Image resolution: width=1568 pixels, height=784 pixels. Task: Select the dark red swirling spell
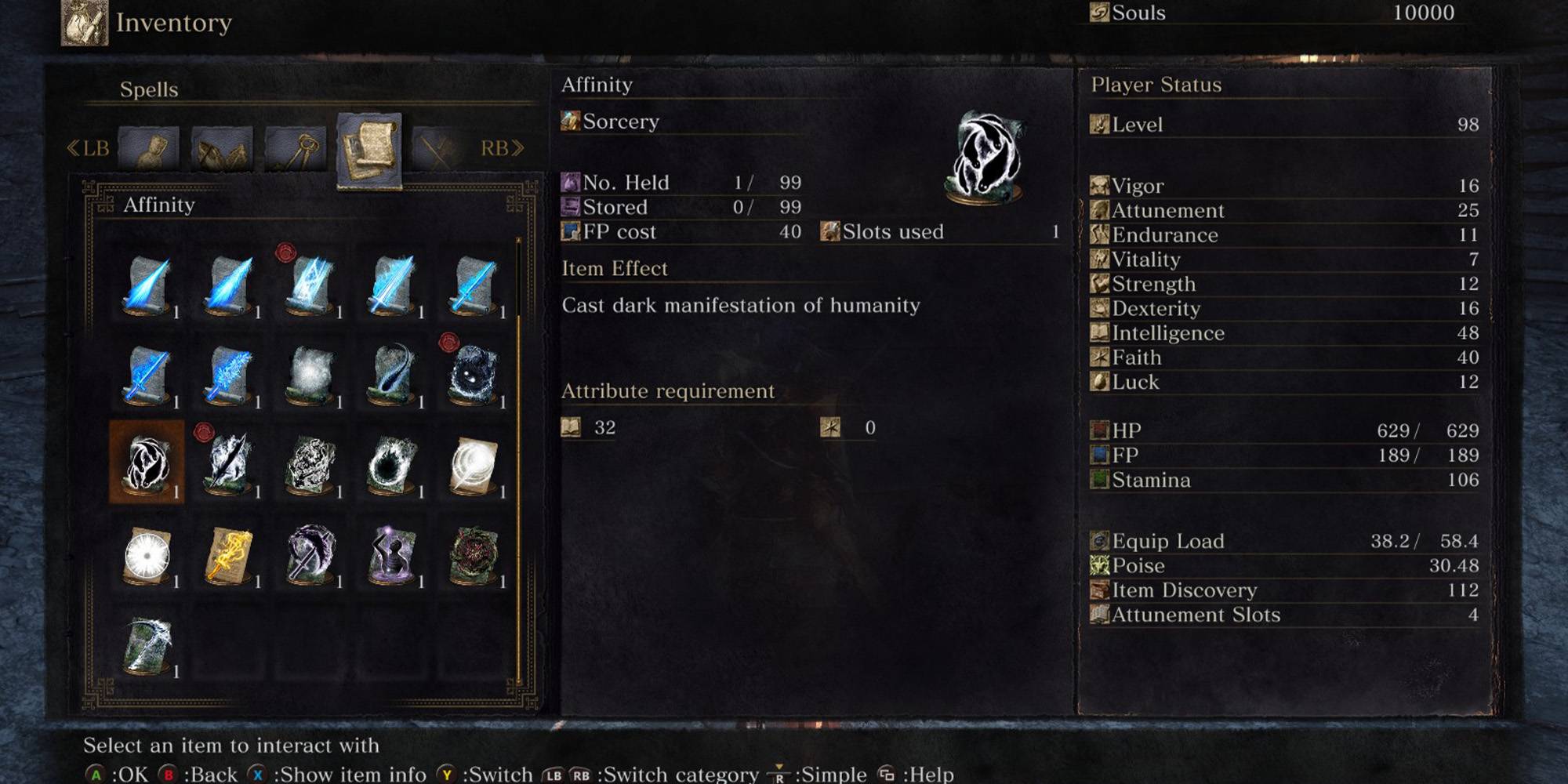point(474,554)
